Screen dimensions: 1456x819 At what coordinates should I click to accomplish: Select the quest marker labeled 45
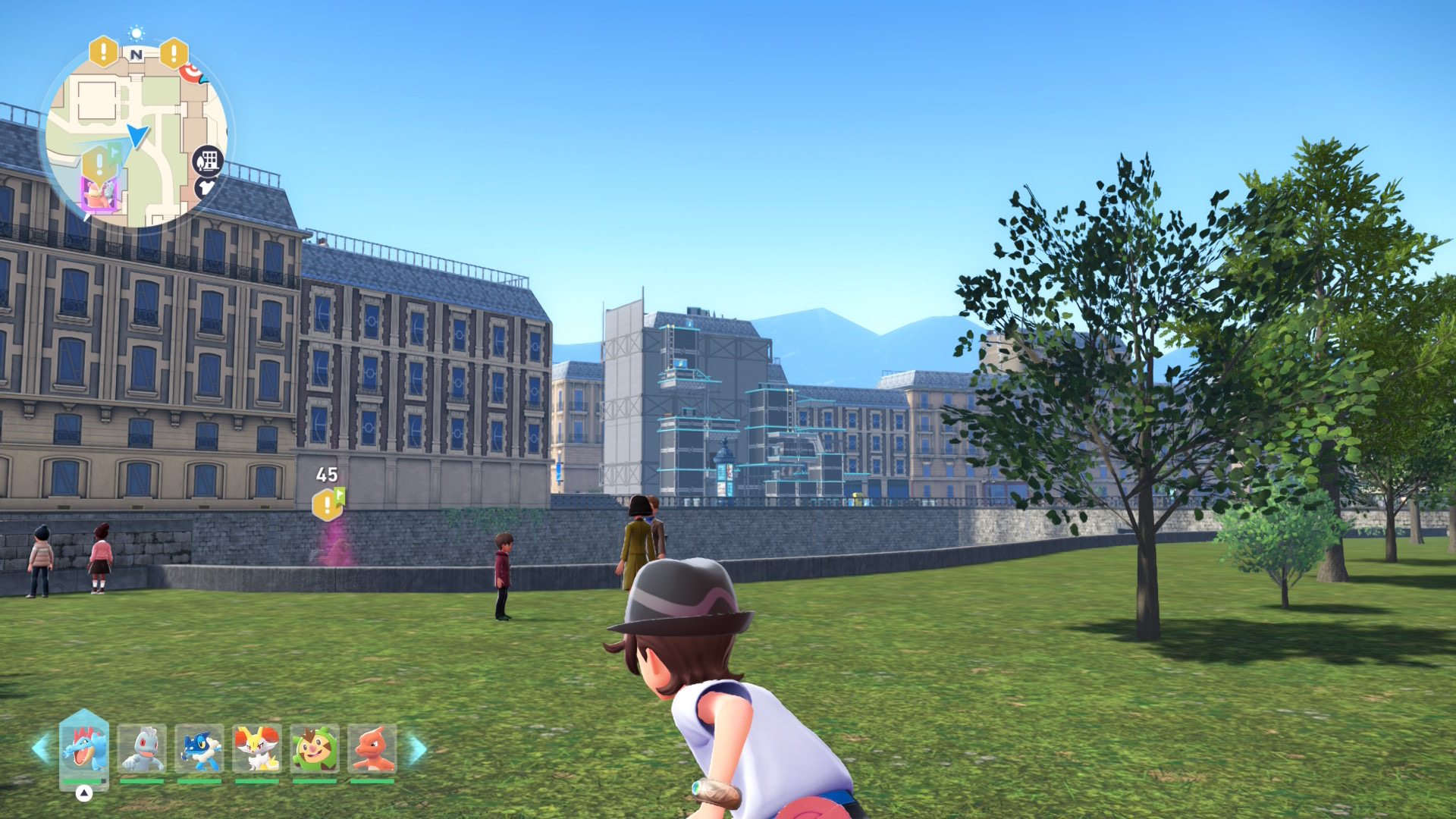328,504
